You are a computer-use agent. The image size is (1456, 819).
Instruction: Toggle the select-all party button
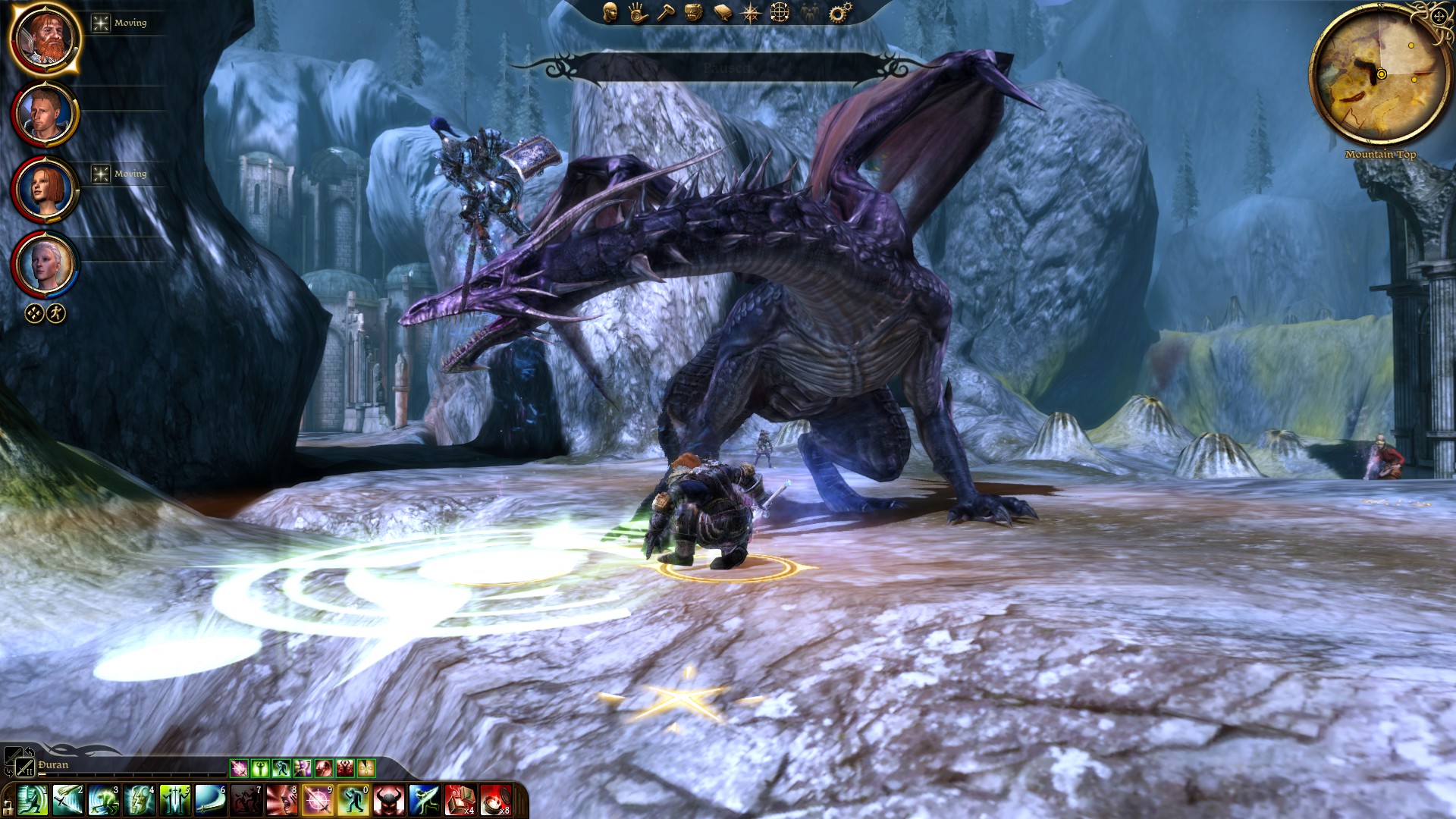pyautogui.click(x=34, y=313)
